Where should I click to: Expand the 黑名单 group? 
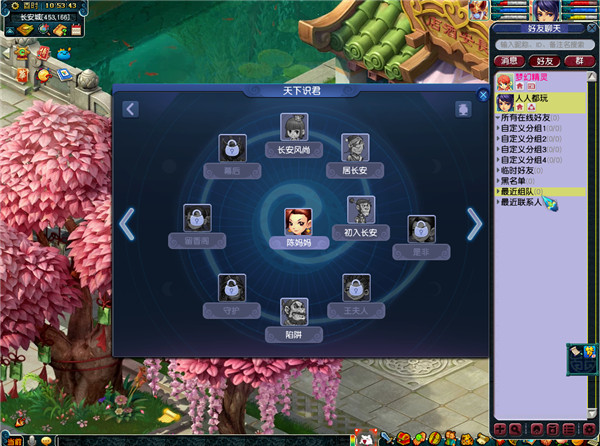(x=516, y=181)
